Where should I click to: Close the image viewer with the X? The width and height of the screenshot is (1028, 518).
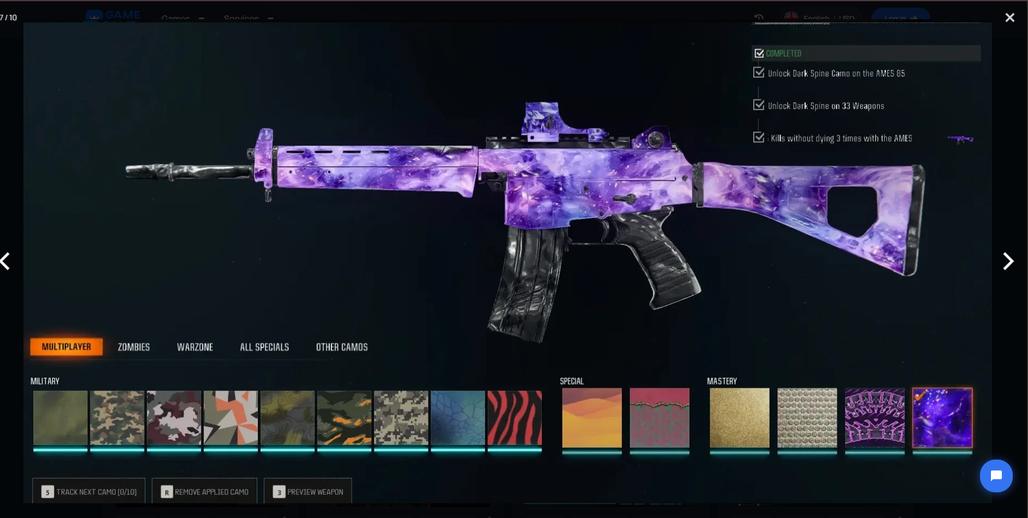[1010, 18]
